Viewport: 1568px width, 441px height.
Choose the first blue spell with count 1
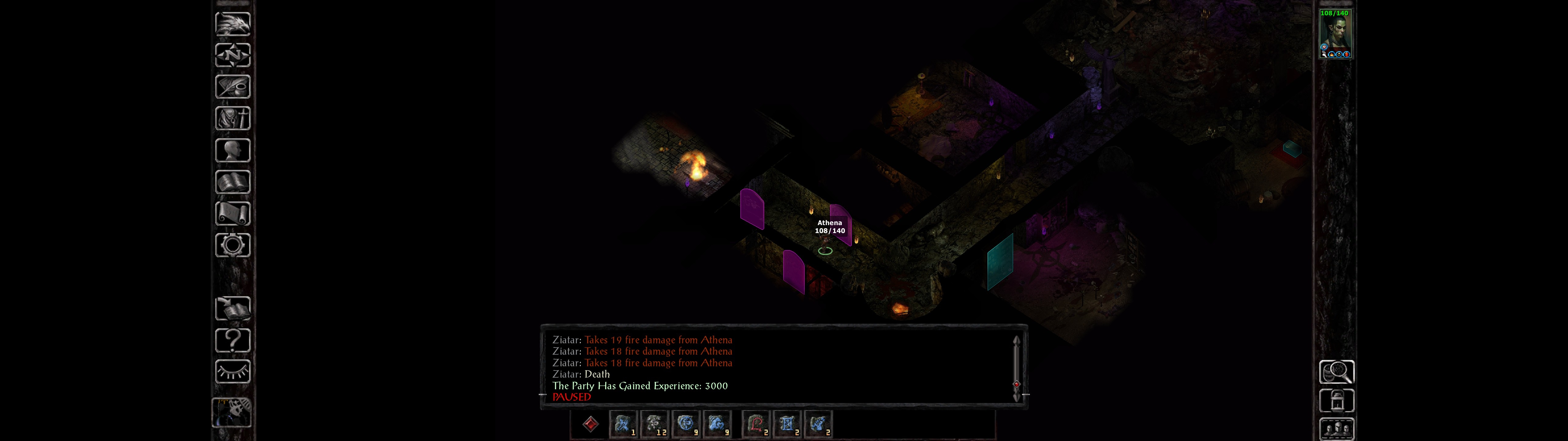point(623,424)
